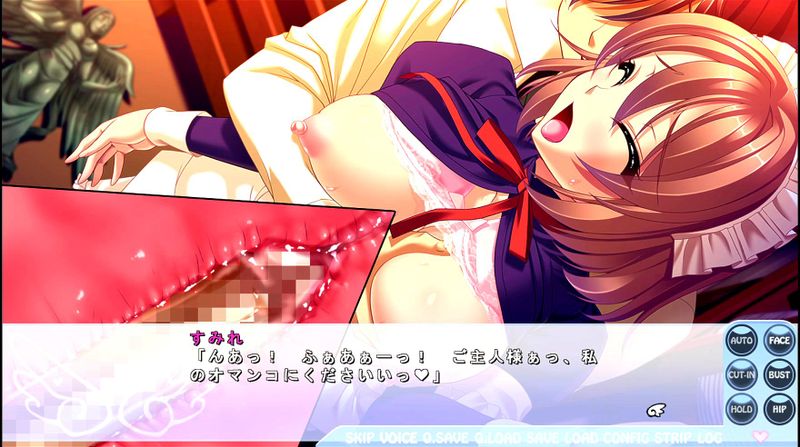Toggle the AUTO text advance button
This screenshot has height=447, width=800.
tap(742, 341)
